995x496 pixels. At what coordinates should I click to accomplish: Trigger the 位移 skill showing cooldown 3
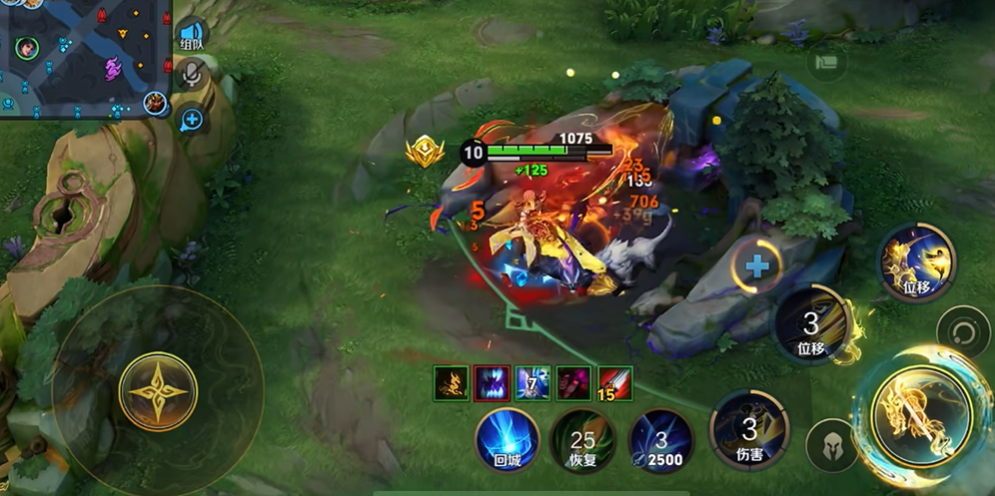point(812,324)
